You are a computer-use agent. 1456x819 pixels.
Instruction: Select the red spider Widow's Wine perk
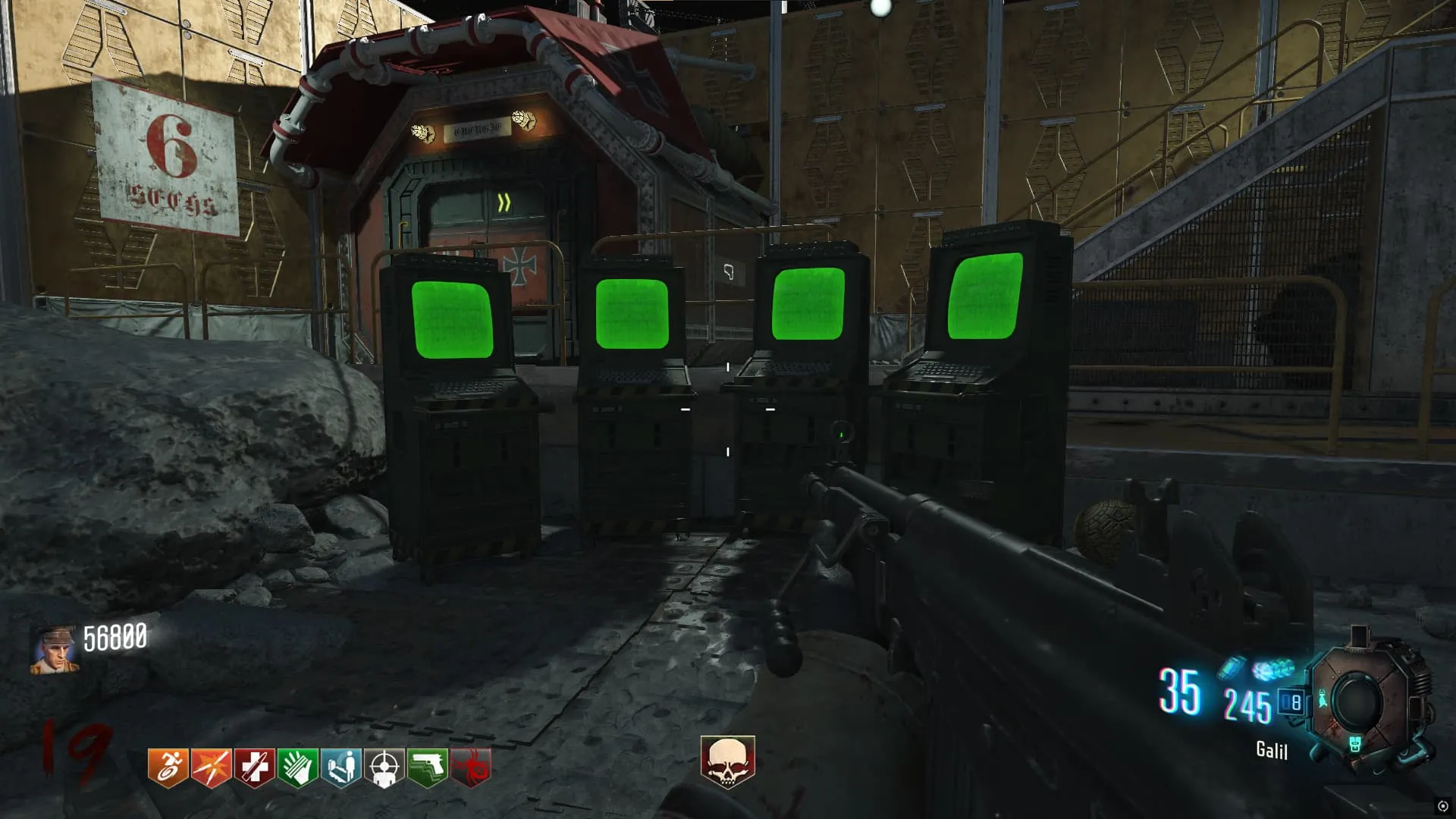click(471, 767)
